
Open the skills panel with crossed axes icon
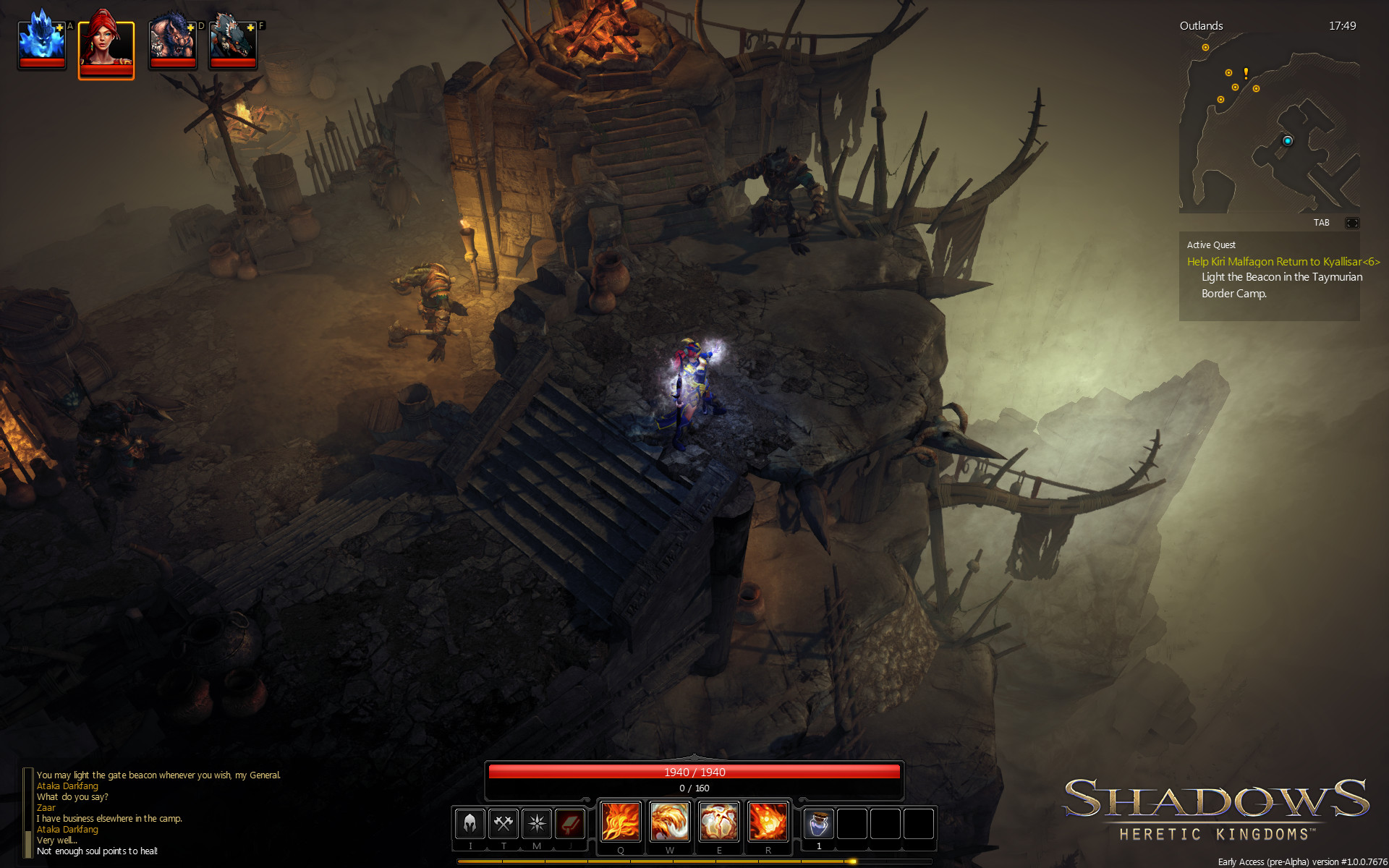(x=503, y=824)
